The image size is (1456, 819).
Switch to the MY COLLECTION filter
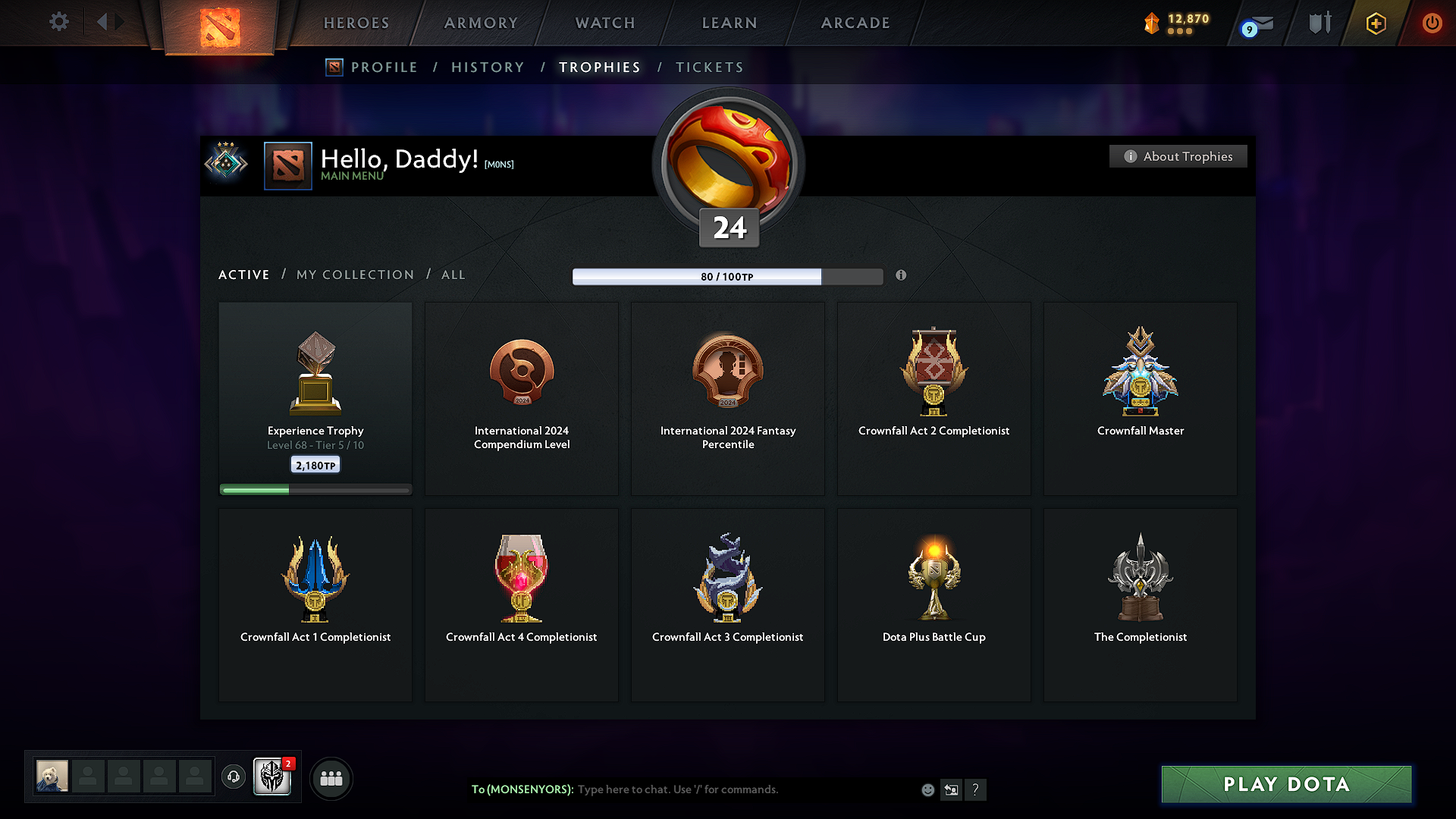coord(354,275)
